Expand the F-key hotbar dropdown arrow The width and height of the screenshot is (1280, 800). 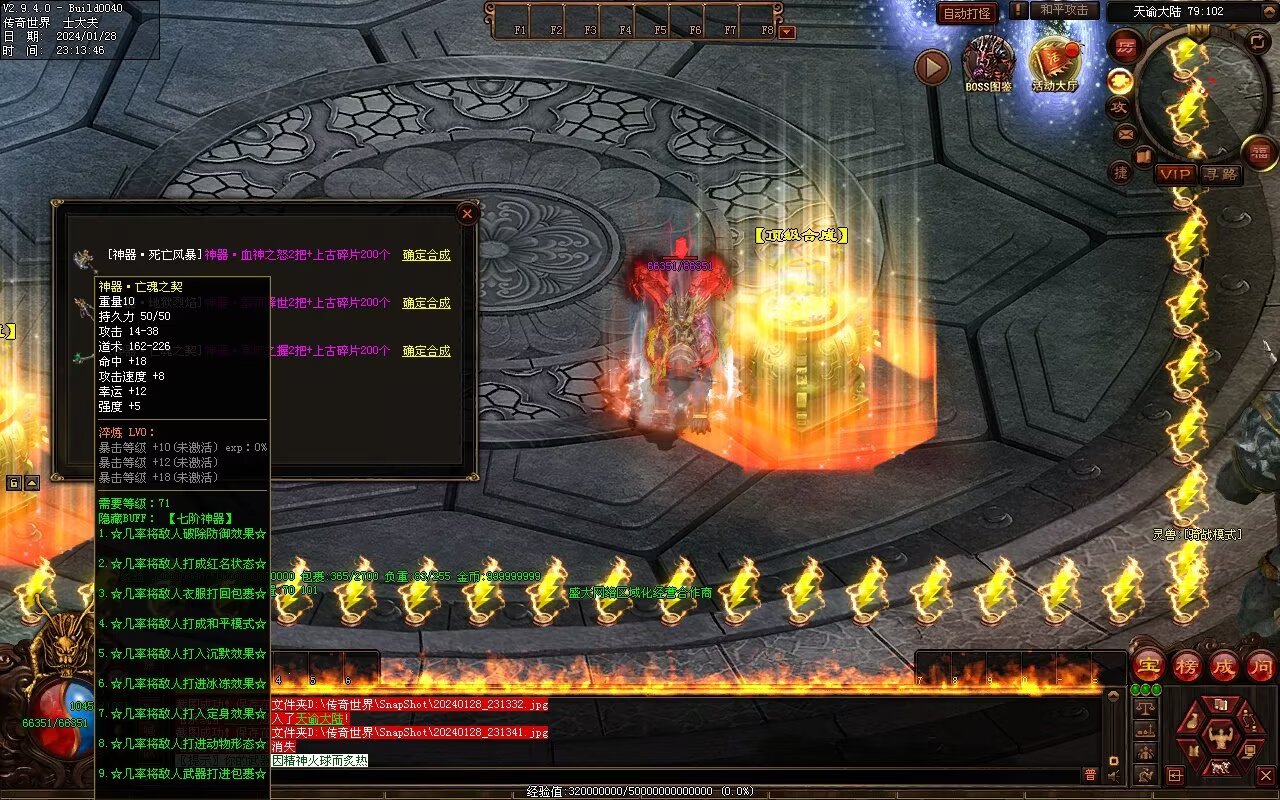pyautogui.click(x=787, y=31)
